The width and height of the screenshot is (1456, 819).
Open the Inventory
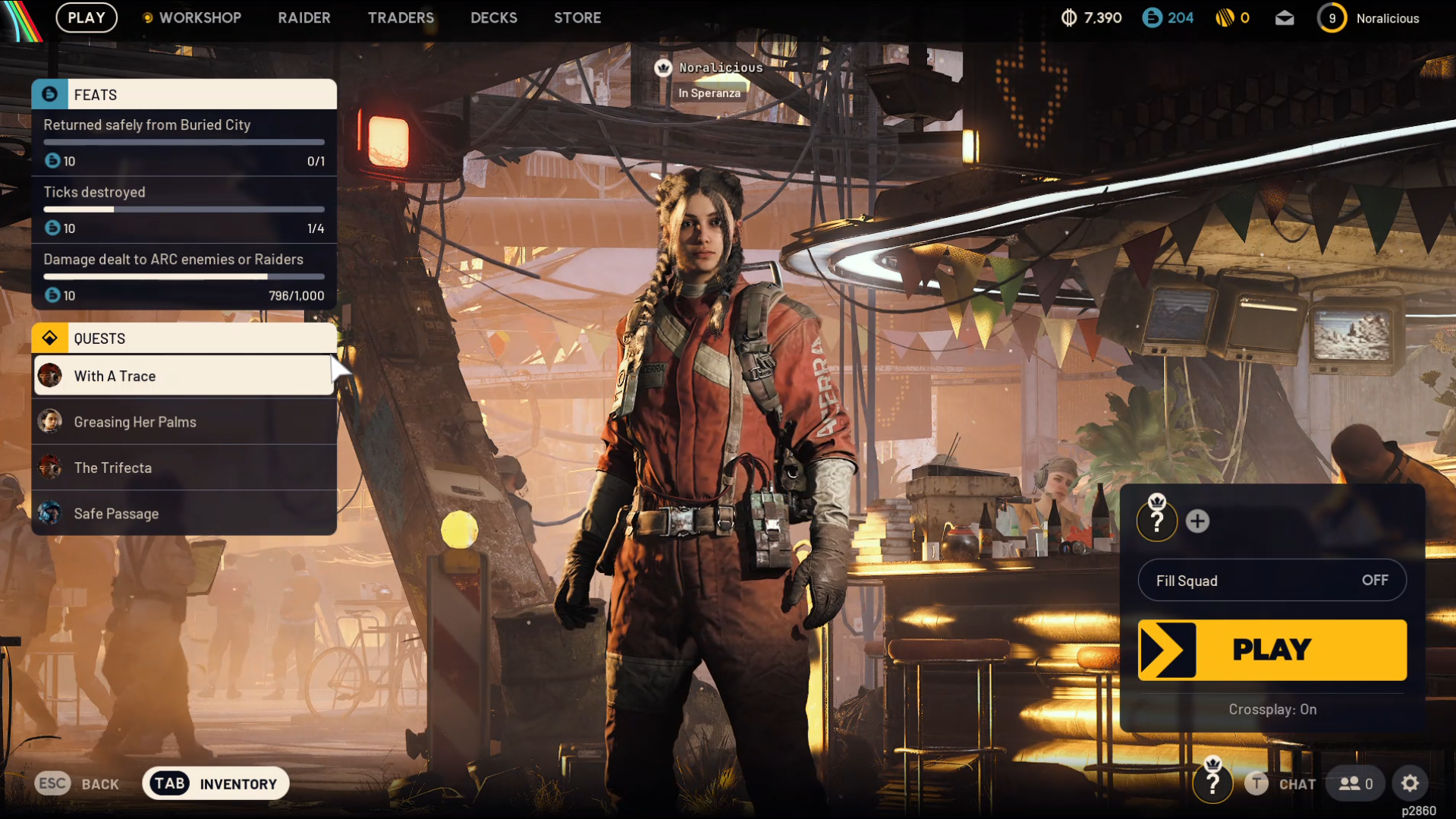[215, 784]
